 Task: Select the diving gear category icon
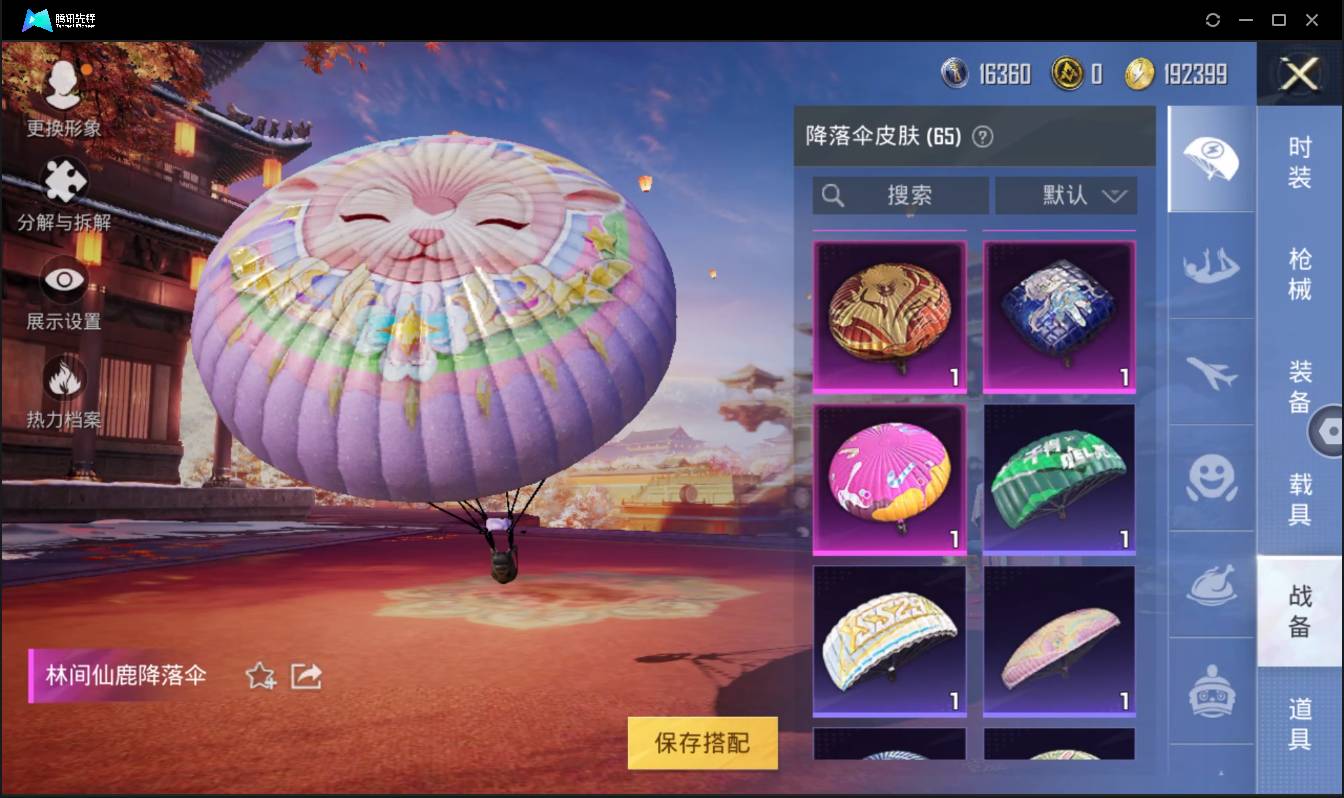(1211, 268)
